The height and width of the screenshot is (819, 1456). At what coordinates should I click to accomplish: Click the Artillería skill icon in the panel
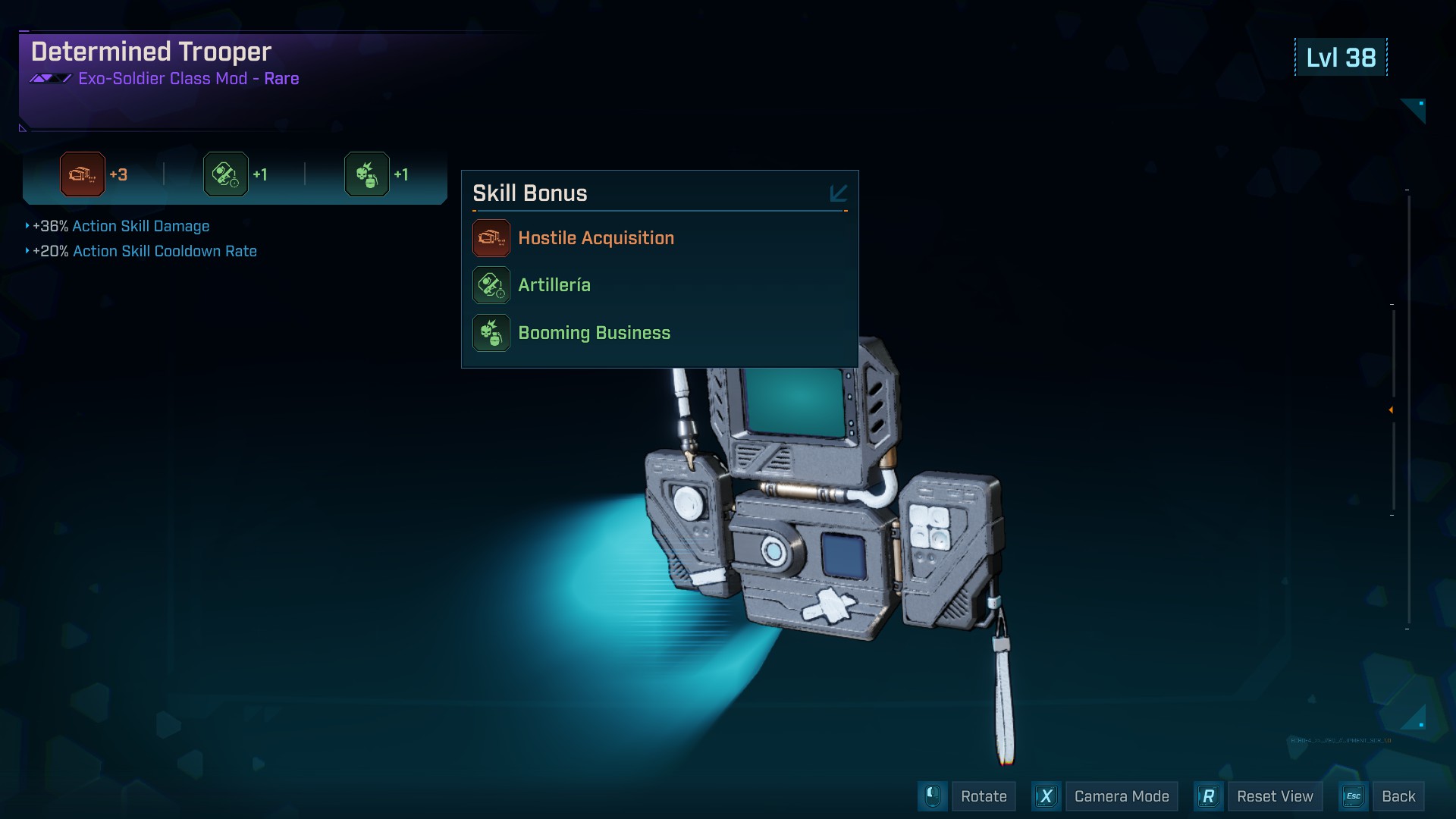(491, 285)
